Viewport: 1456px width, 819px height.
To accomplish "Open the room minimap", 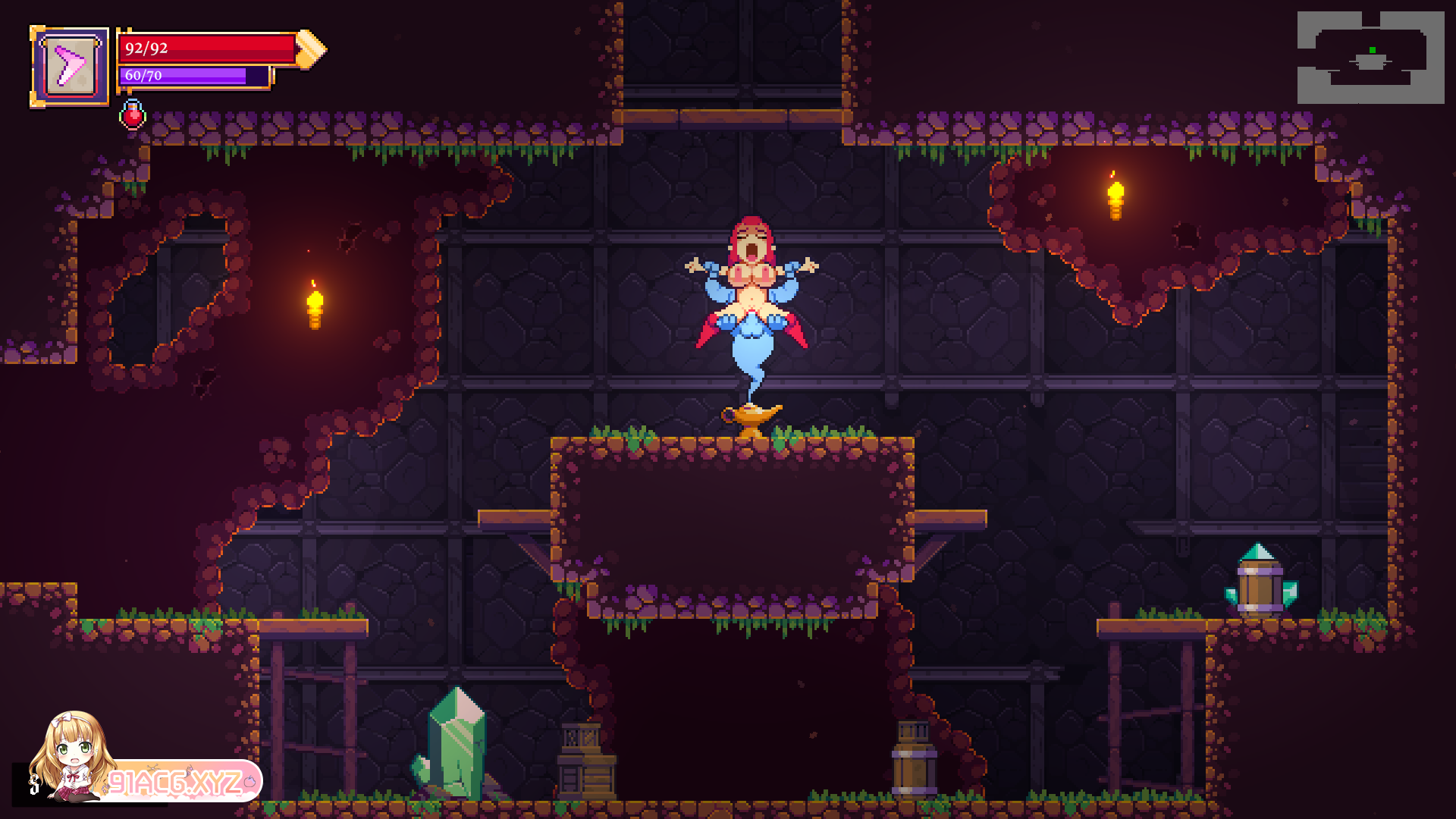I will pos(1370,58).
